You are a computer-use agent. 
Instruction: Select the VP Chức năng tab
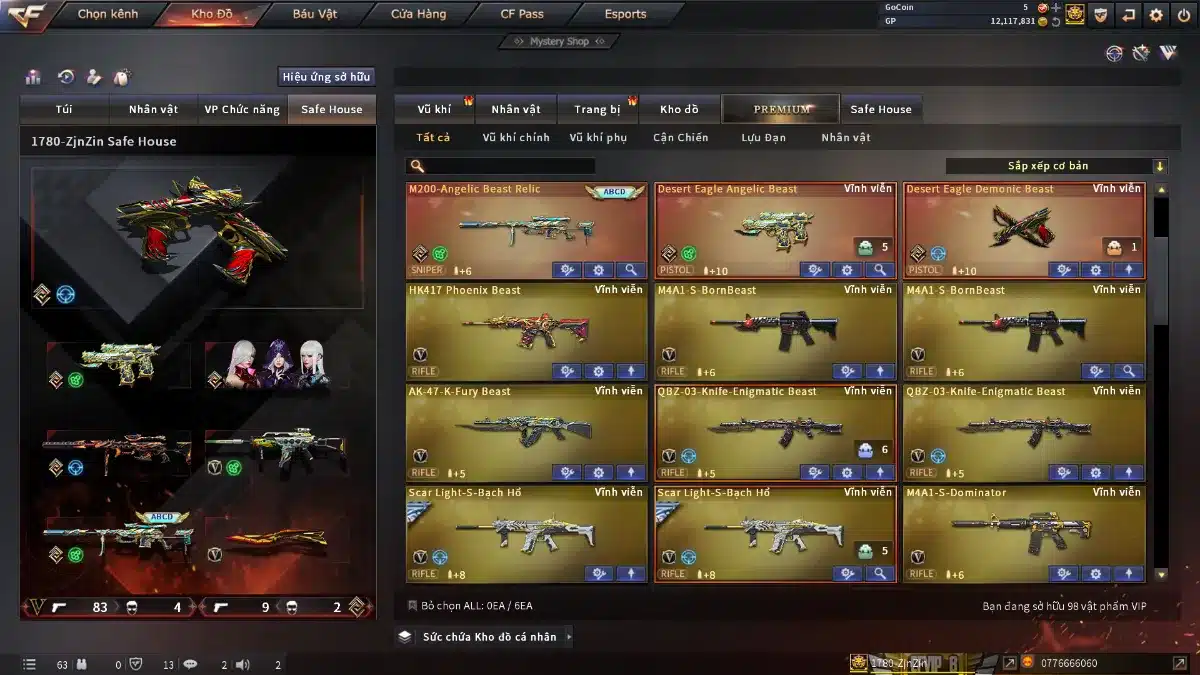pos(242,109)
